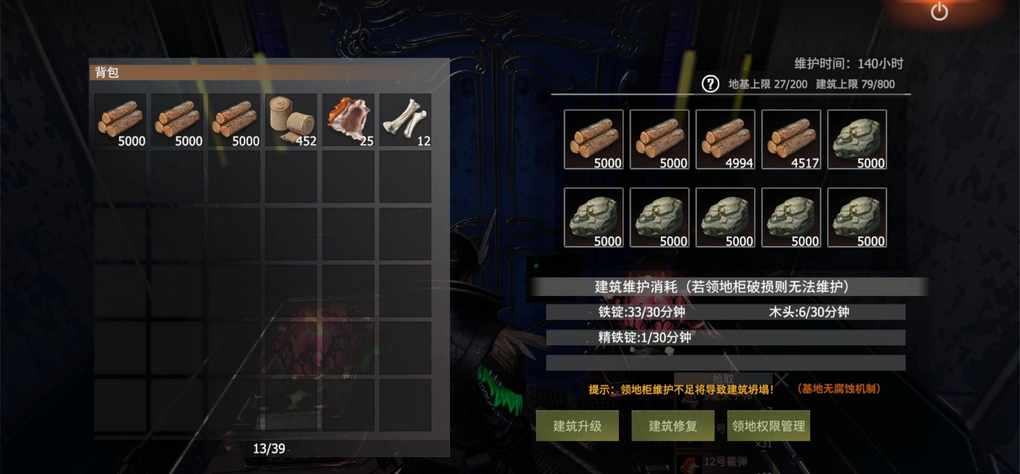Image resolution: width=1020 pixels, height=474 pixels.
Task: Pick the wood stack showing 4517
Action: coord(791,140)
